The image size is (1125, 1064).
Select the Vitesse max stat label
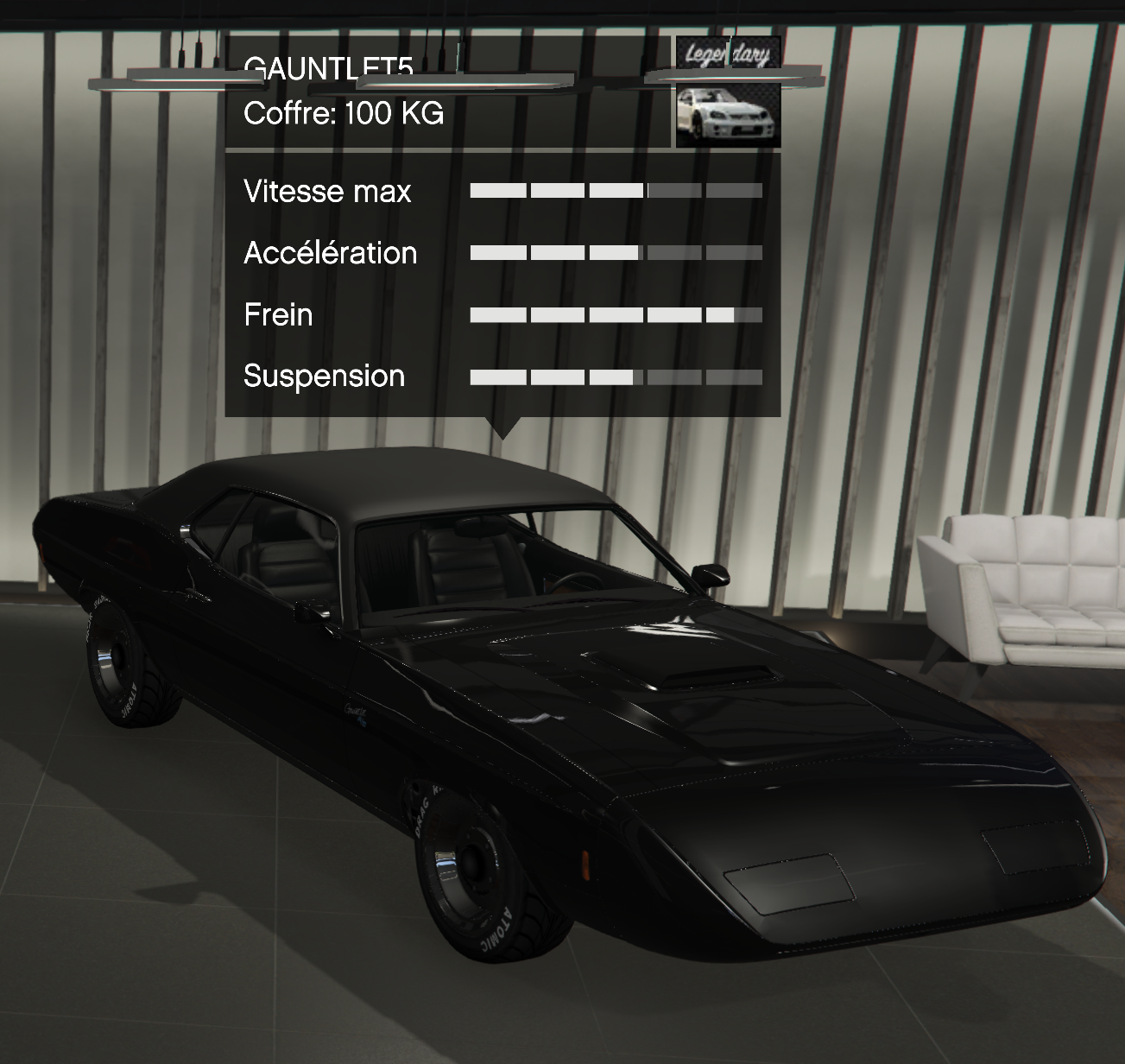[328, 192]
